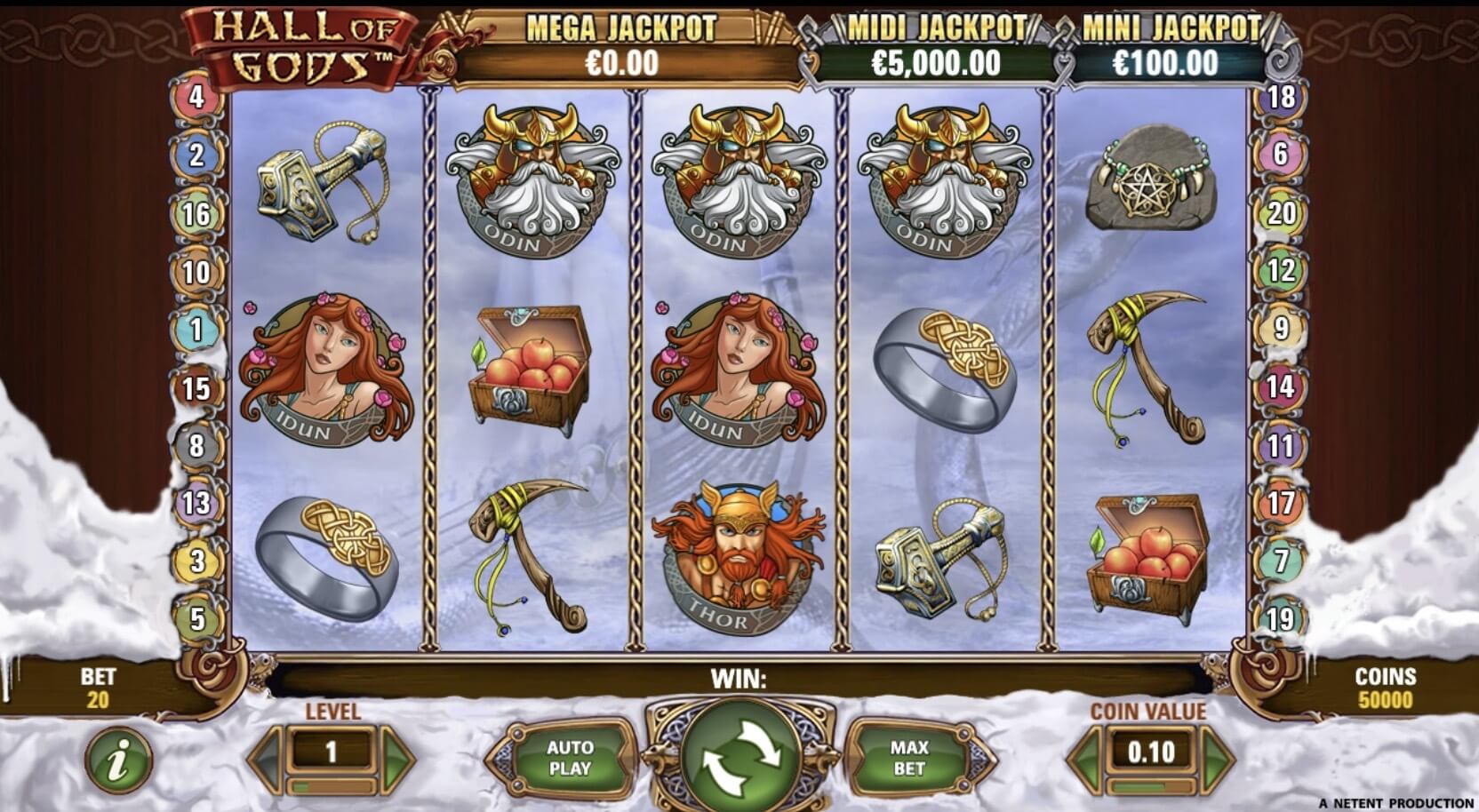
Task: Select bet line number 19
Action: 1281,619
